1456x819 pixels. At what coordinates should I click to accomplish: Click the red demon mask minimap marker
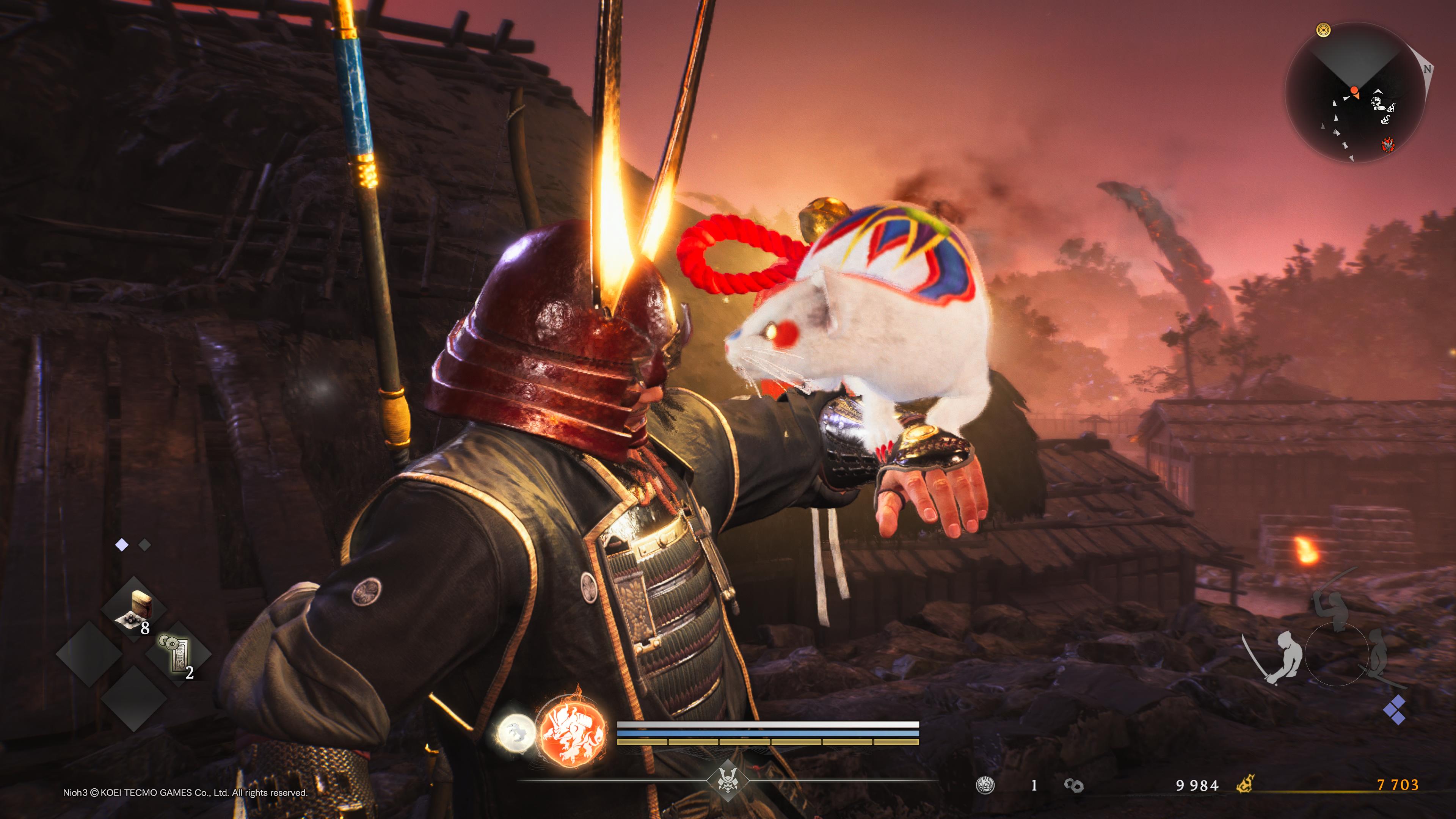(x=1387, y=145)
